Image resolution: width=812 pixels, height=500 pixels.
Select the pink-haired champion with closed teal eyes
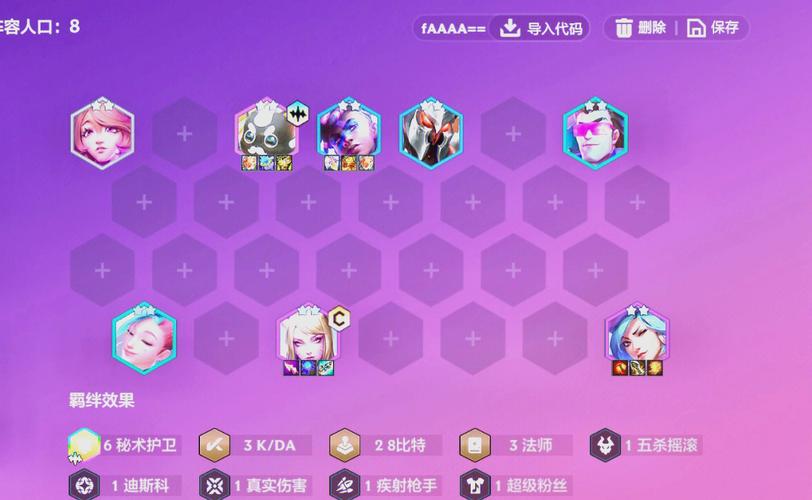pos(102,135)
